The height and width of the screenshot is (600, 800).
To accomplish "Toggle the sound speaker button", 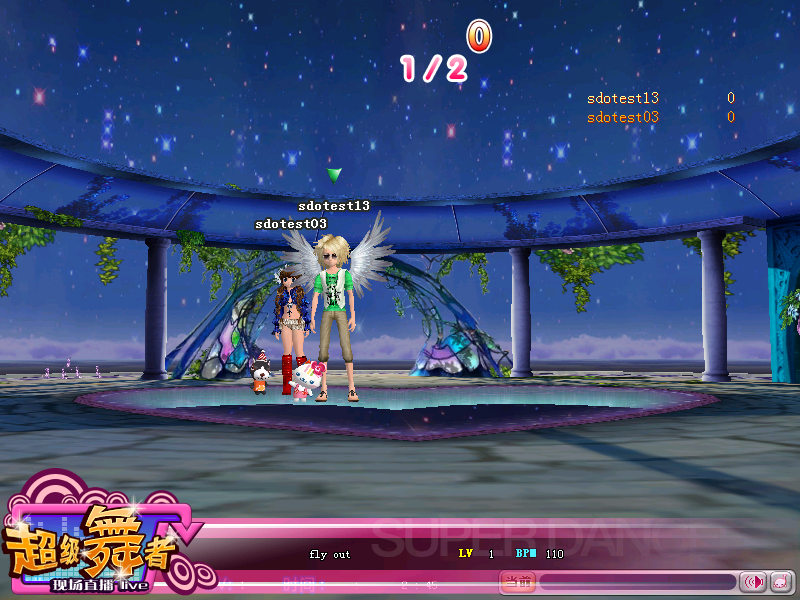I will click(752, 581).
